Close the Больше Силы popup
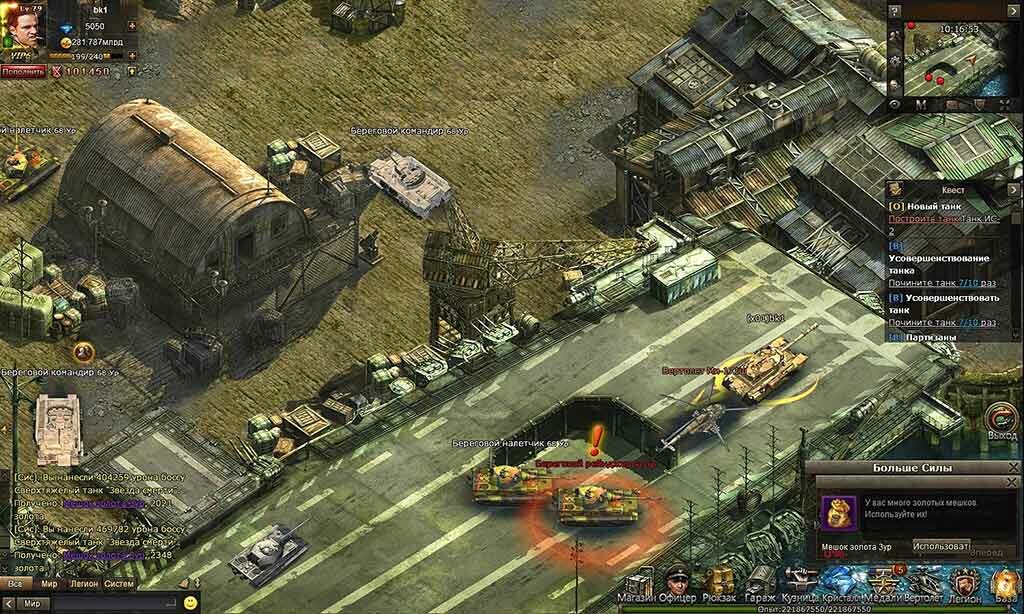The width and height of the screenshot is (1024, 614). [1012, 468]
